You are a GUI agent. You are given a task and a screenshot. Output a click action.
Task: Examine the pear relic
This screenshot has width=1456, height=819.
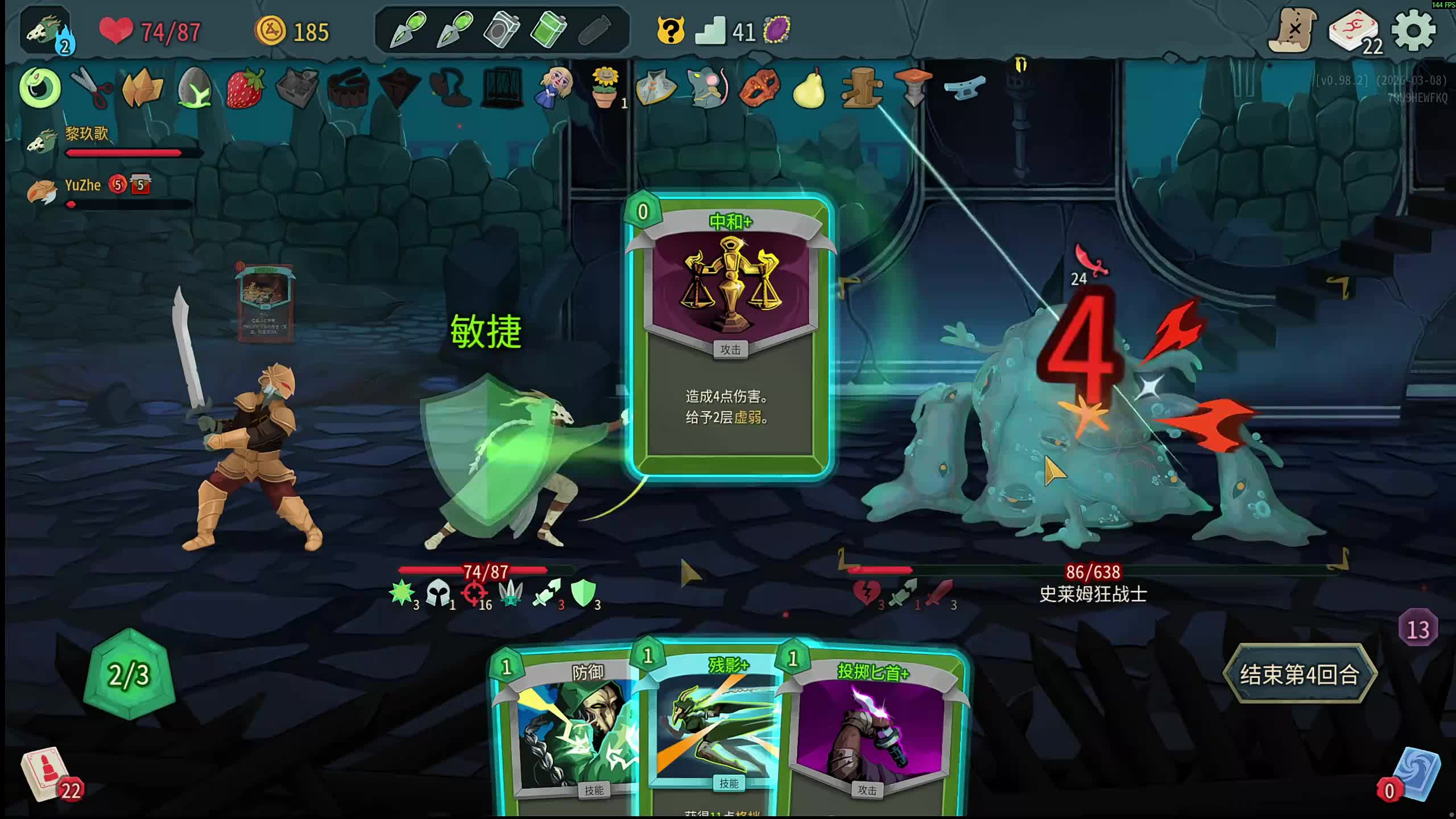point(809,88)
